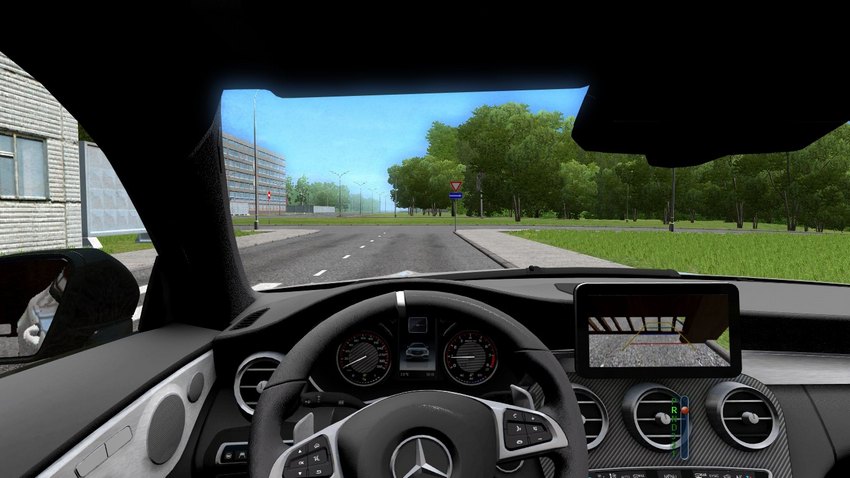
Task: Click the red knob on the gear selector
Action: [x=685, y=411]
